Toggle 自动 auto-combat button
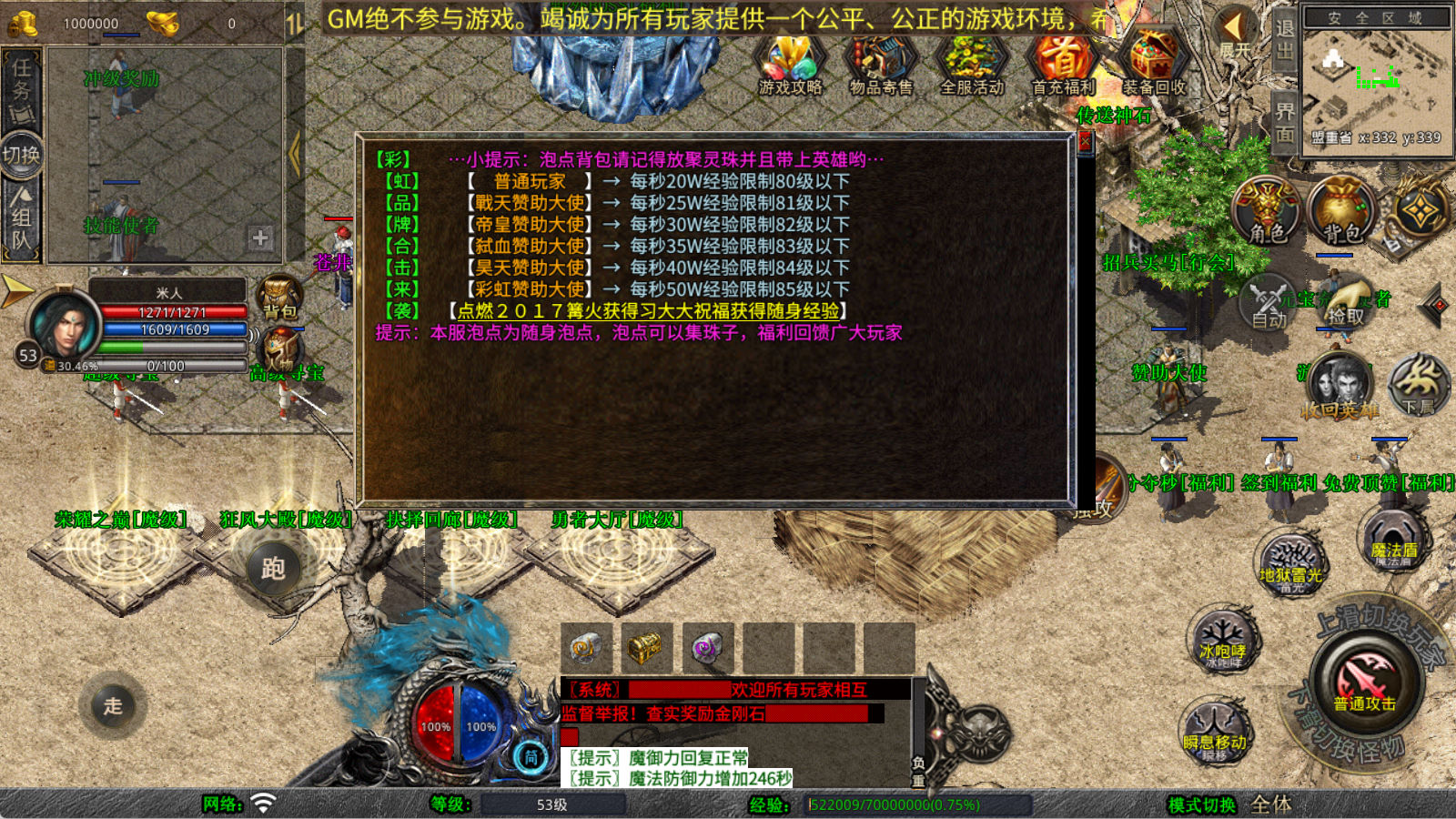 click(1269, 305)
